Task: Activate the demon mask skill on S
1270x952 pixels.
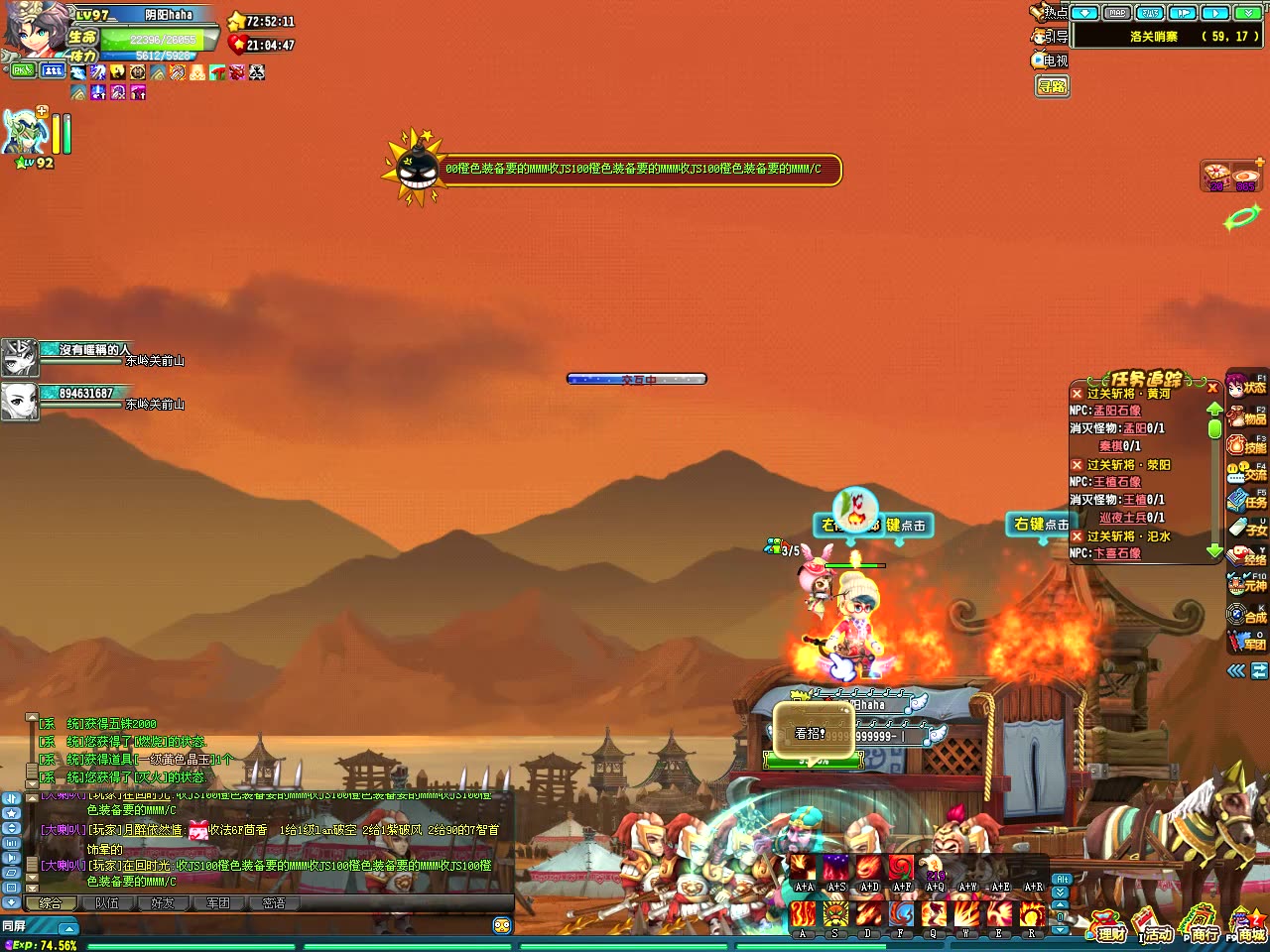Action: pos(835,913)
